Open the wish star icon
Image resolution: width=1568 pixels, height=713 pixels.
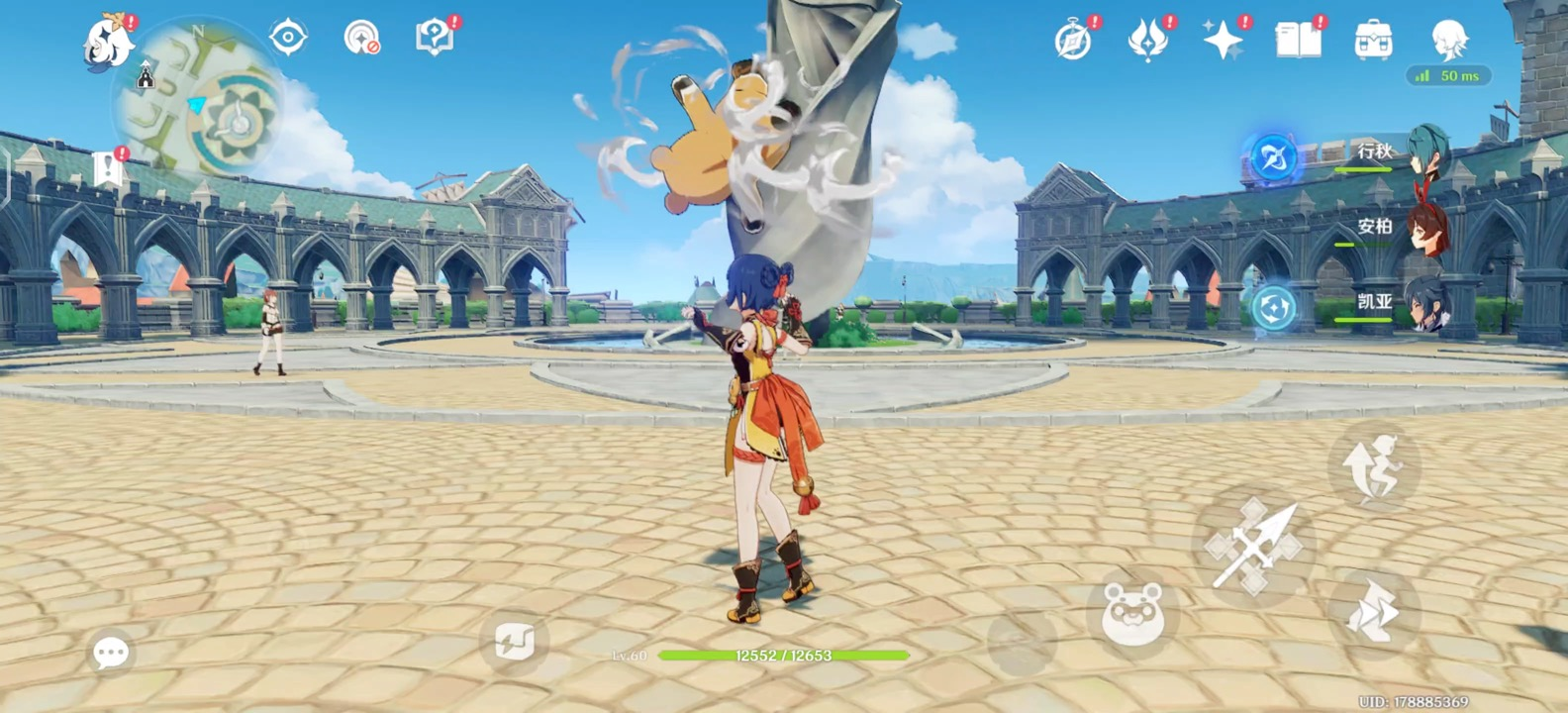point(1223,42)
